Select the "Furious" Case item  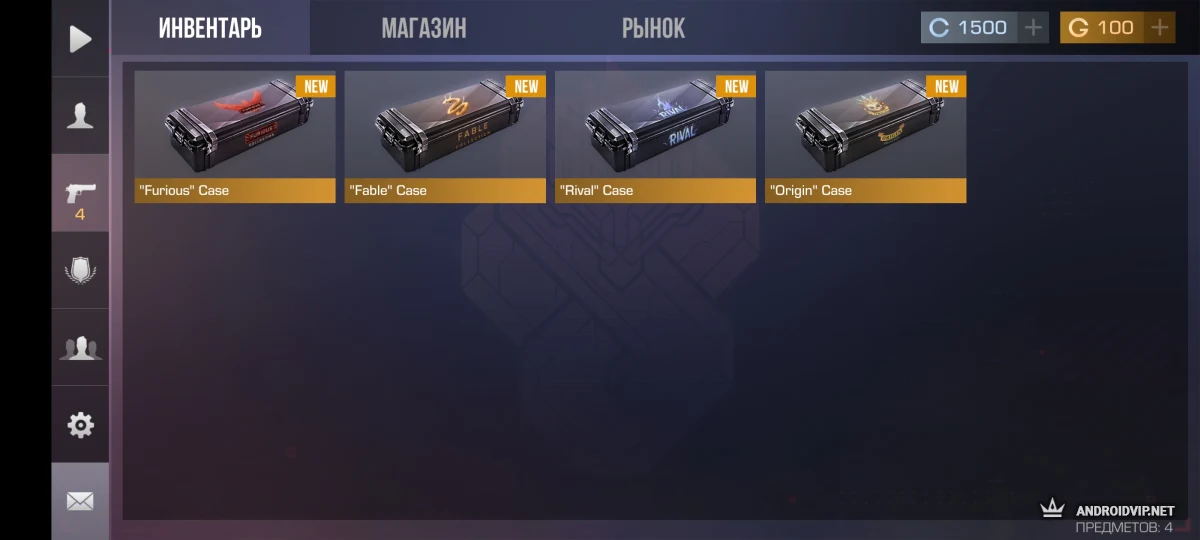(235, 136)
